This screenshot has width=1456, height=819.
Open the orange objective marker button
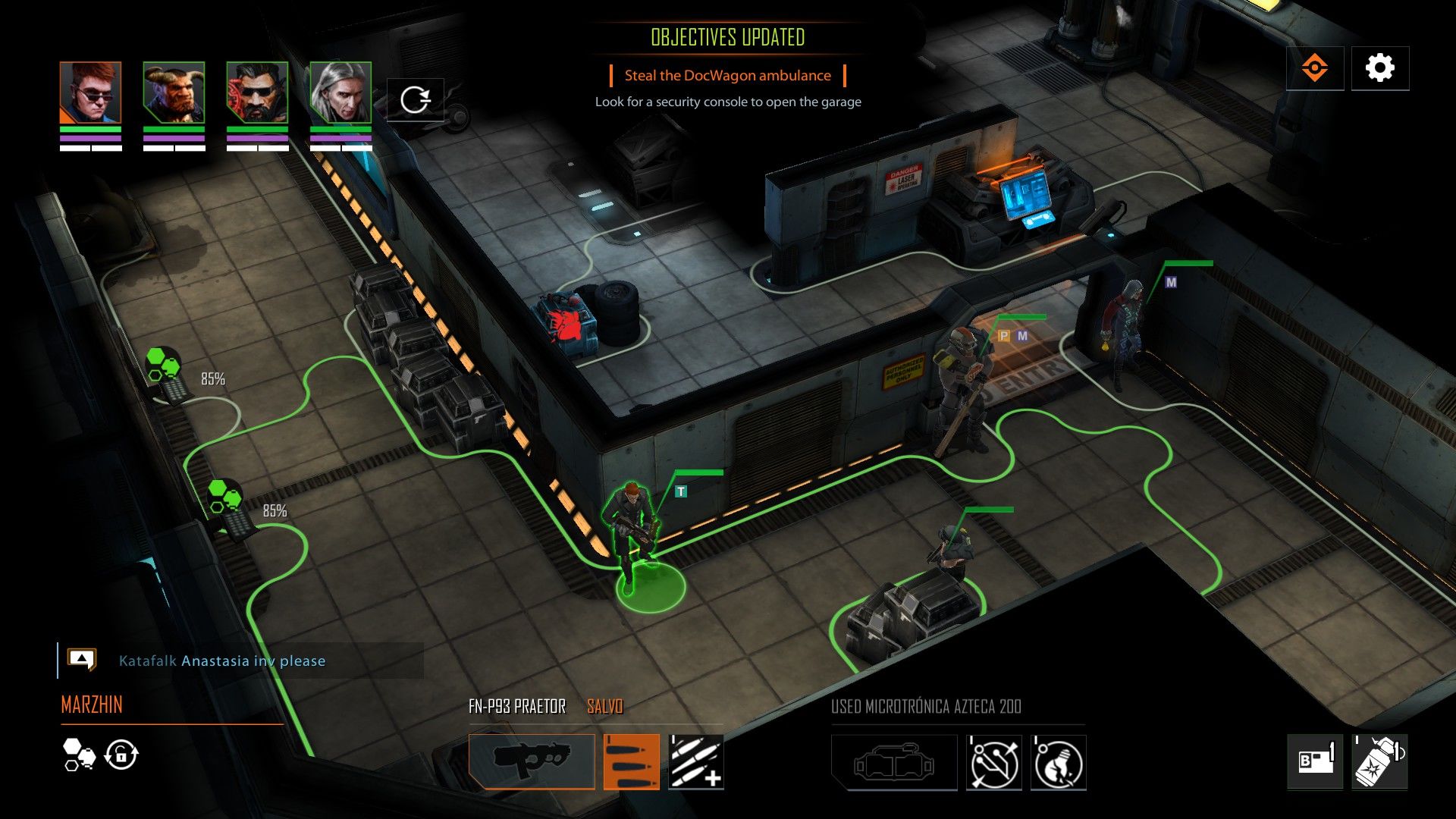coord(1314,68)
